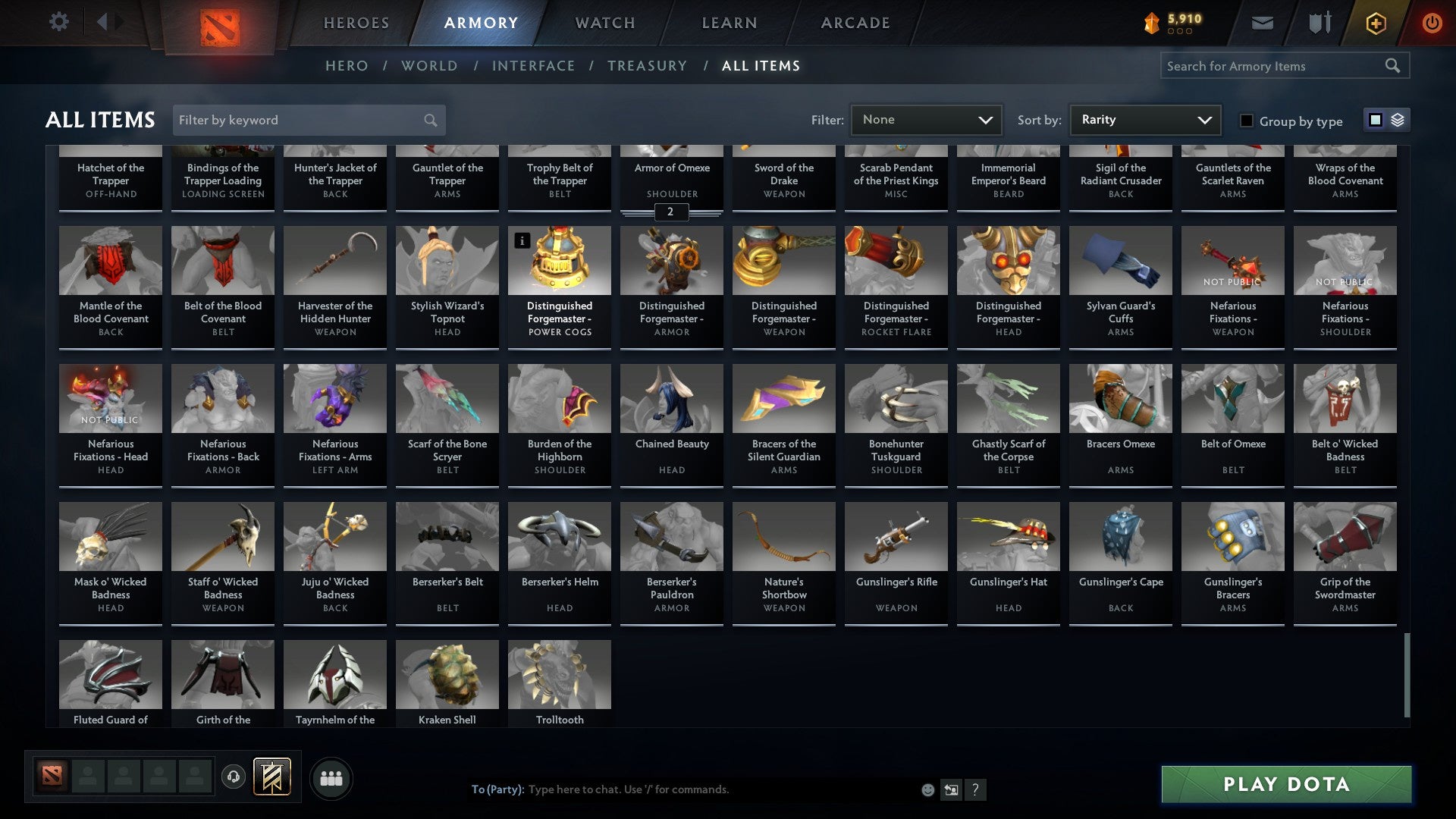This screenshot has height=819, width=1456.
Task: Switch to the Watch tab
Action: [604, 23]
